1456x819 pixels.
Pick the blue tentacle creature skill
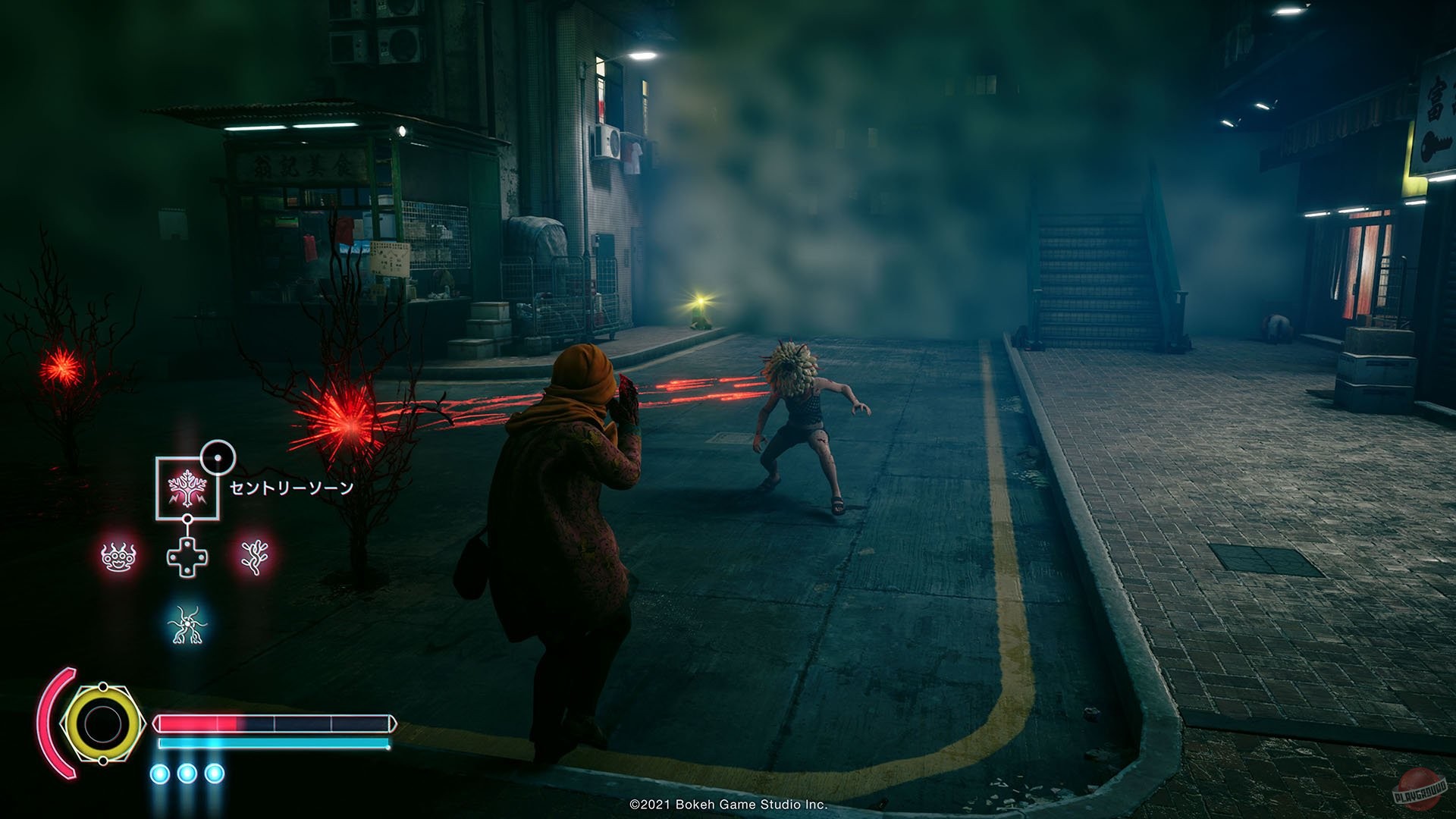[x=187, y=626]
